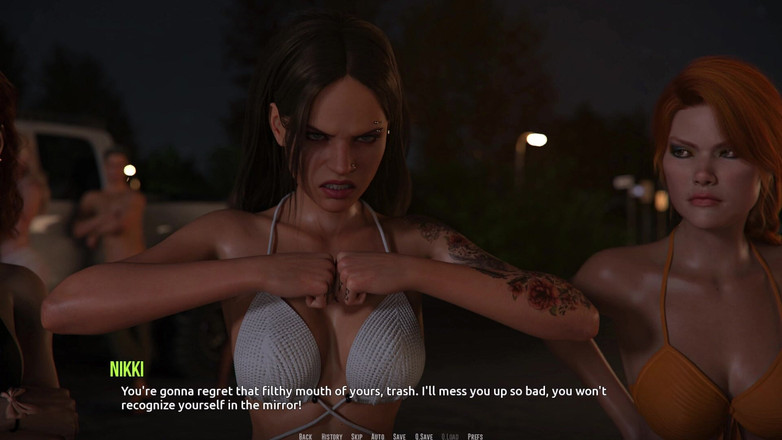Activate Skip in the quick menu
This screenshot has width=782, height=440.
[x=356, y=436]
